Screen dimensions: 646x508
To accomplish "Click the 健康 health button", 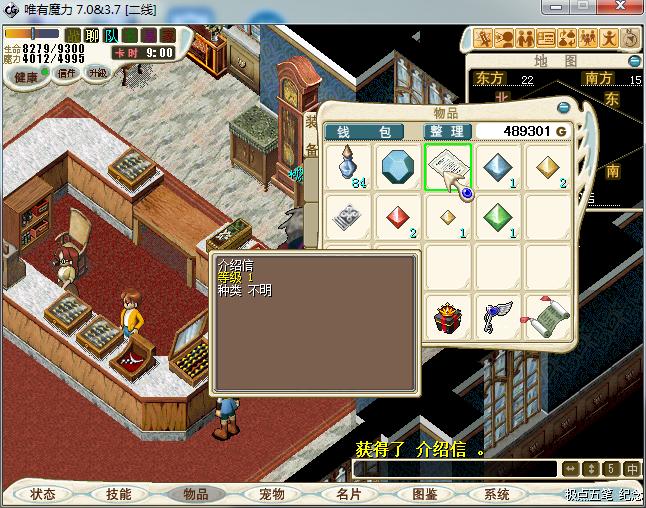I will pos(26,76).
